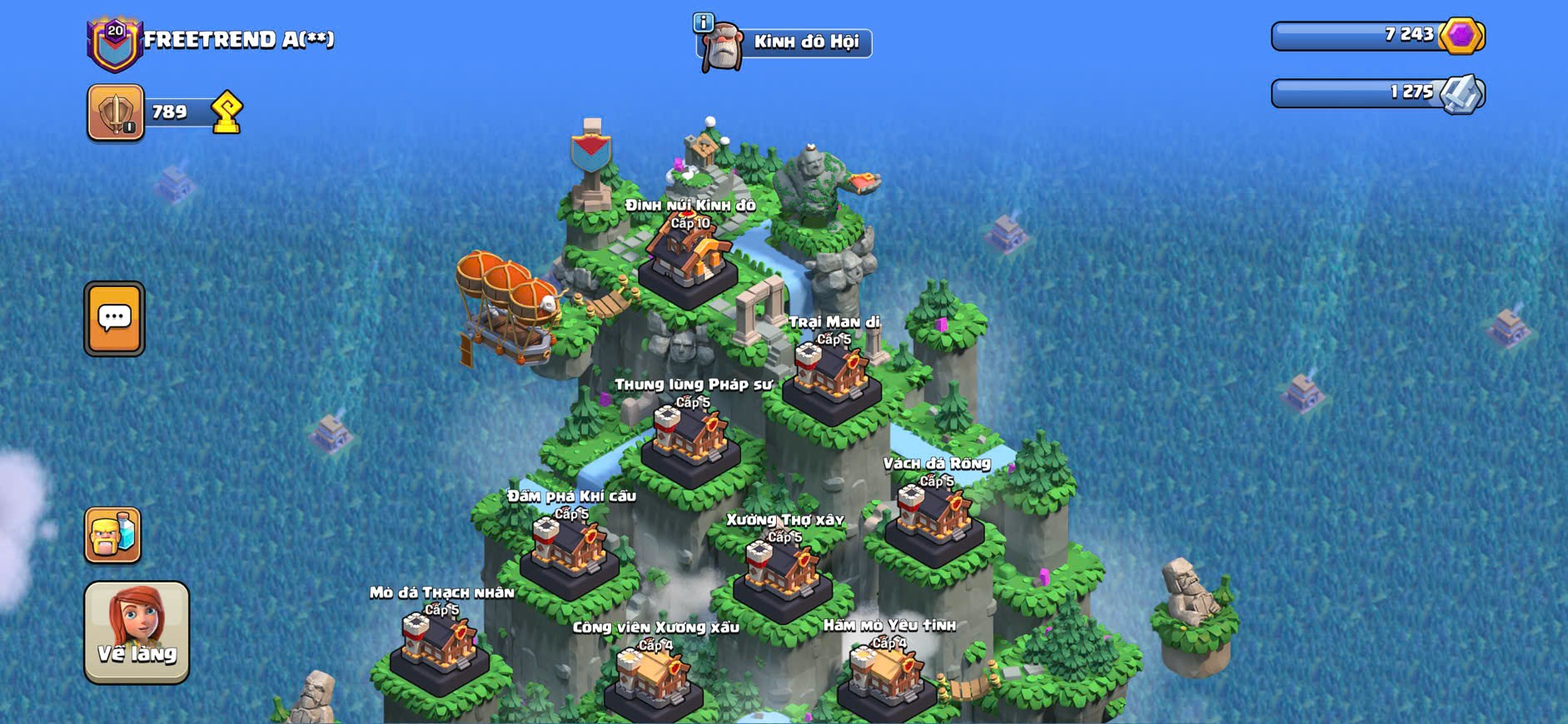
Task: Click the Về làng return home button
Action: tap(137, 632)
